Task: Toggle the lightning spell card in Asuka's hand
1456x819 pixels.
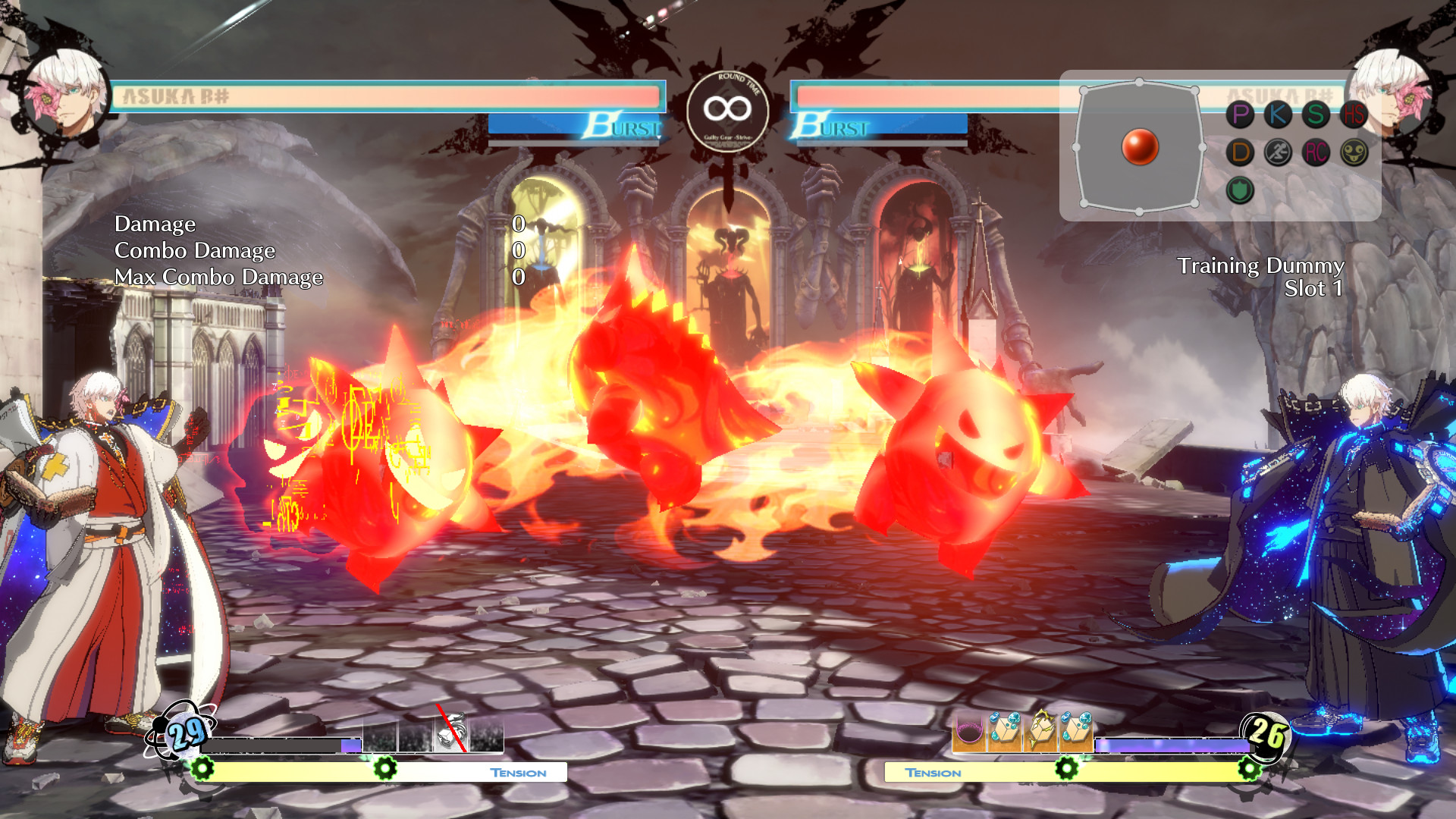Action: point(1040,728)
